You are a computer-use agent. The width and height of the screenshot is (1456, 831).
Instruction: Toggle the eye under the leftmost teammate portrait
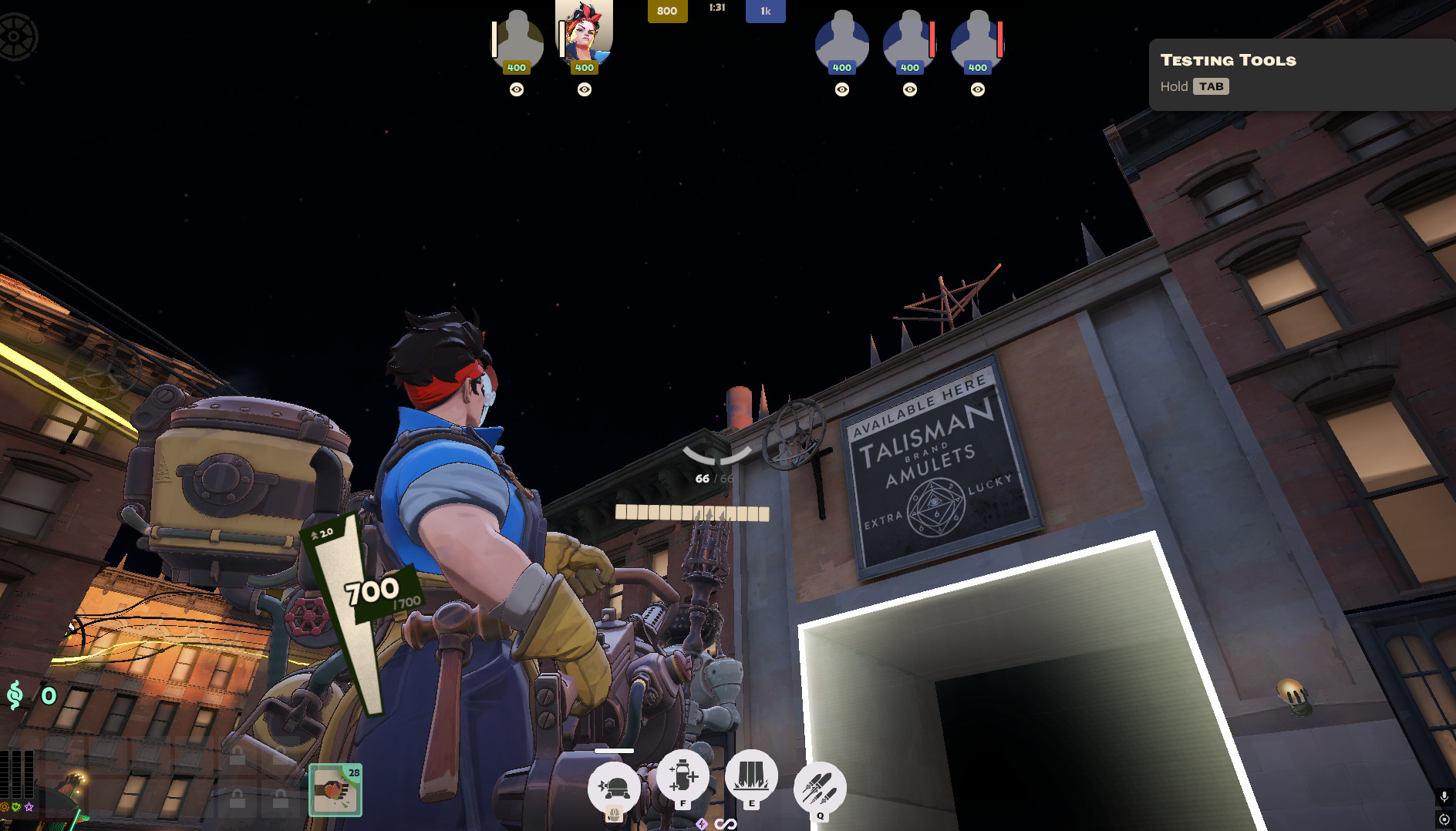(x=515, y=90)
